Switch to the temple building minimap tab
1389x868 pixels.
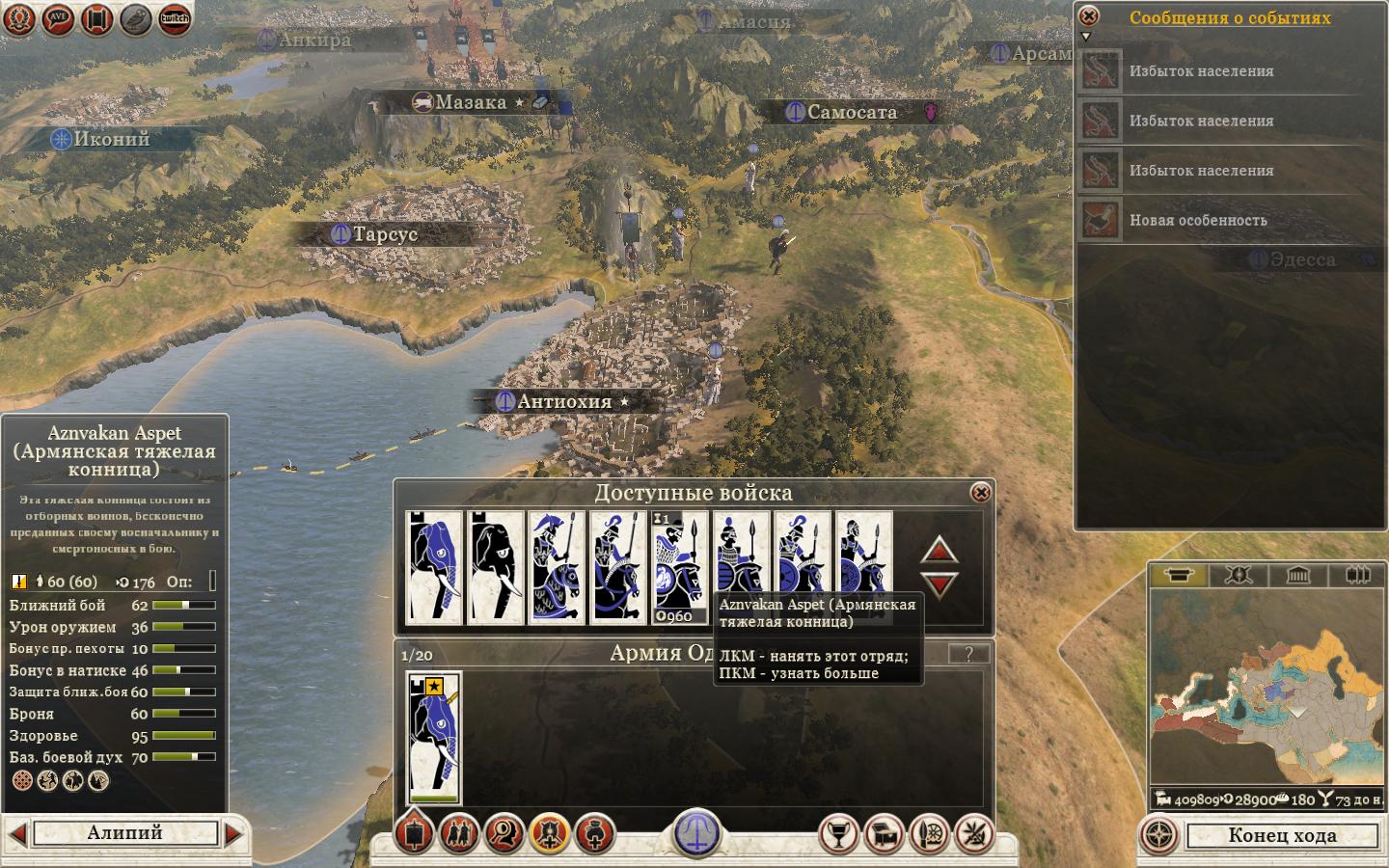pos(1297,576)
